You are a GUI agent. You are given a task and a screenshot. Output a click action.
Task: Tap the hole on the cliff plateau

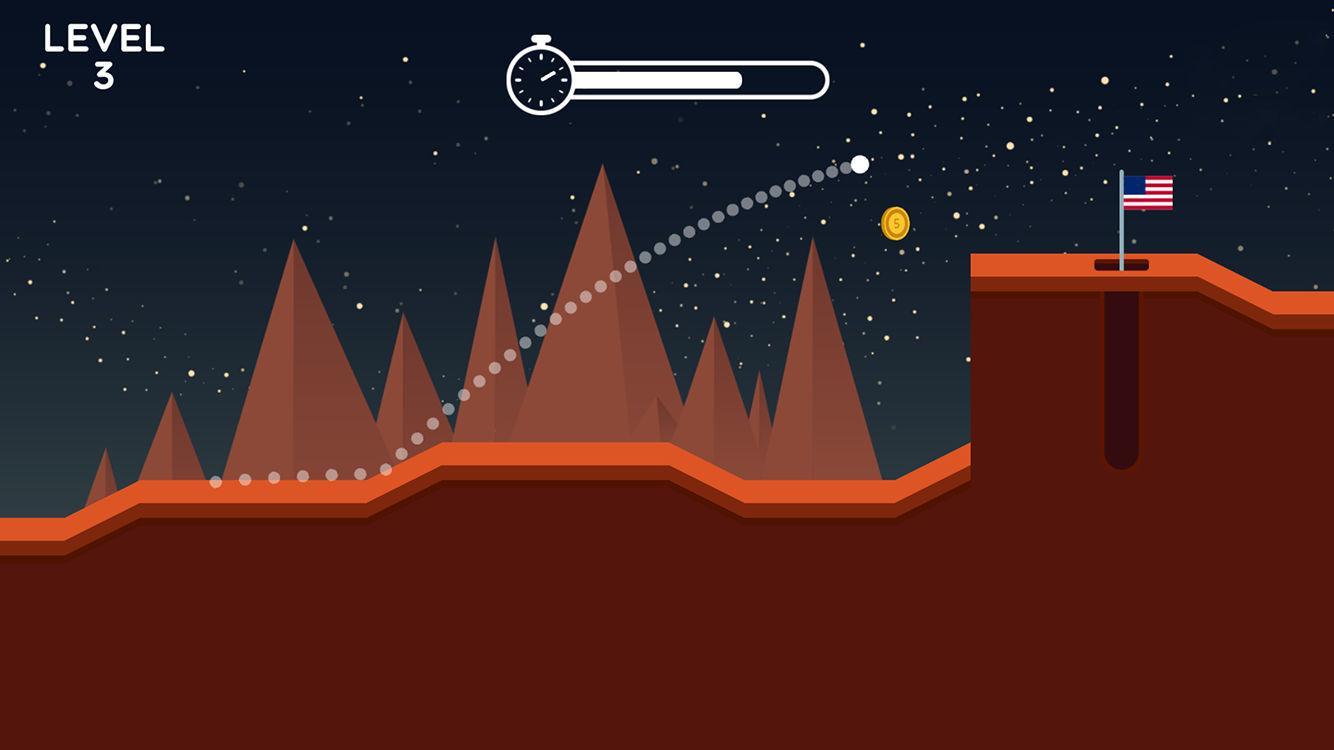[x=1124, y=265]
